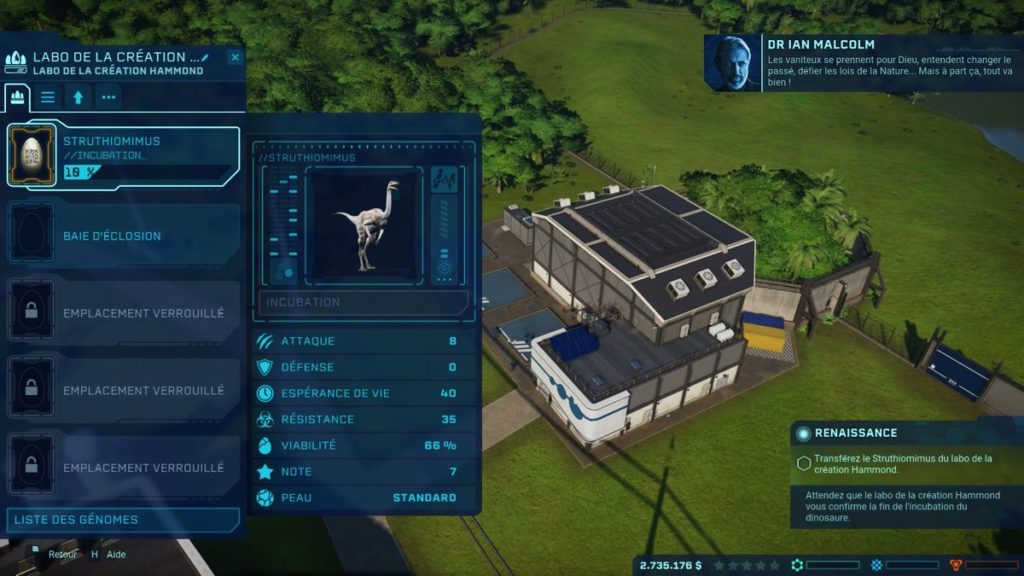The image size is (1024, 576).
Task: Click Dr Ian Malcolm's portrait message
Action: tap(733, 63)
